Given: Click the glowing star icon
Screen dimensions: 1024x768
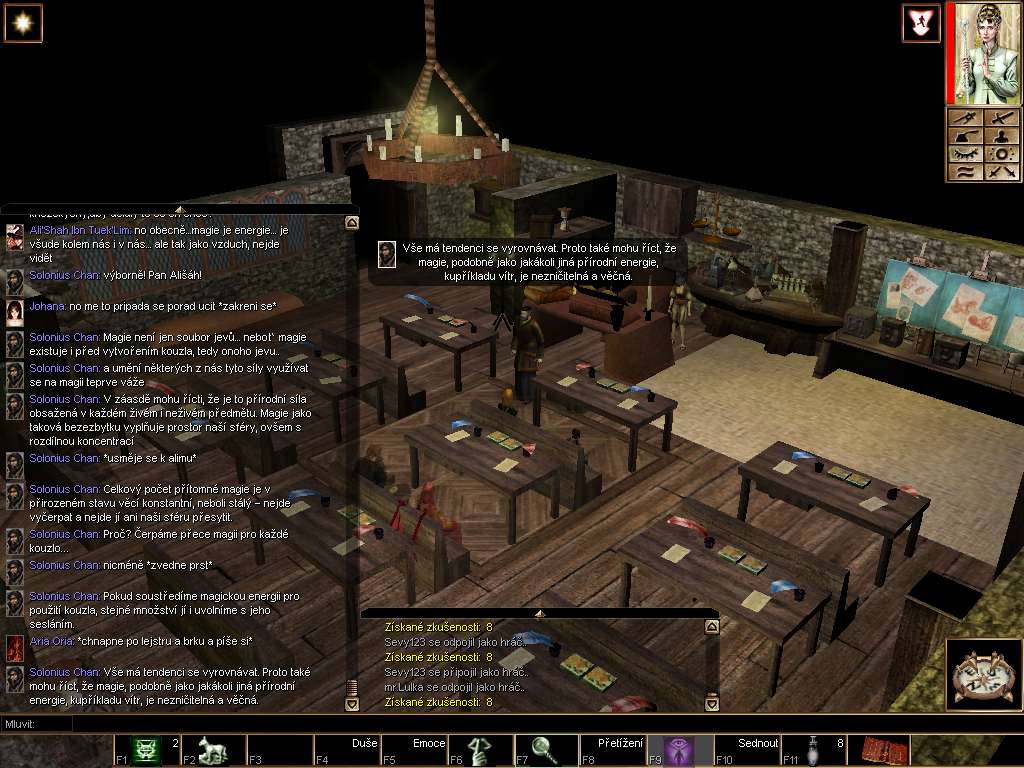Looking at the screenshot, I should click(x=23, y=23).
